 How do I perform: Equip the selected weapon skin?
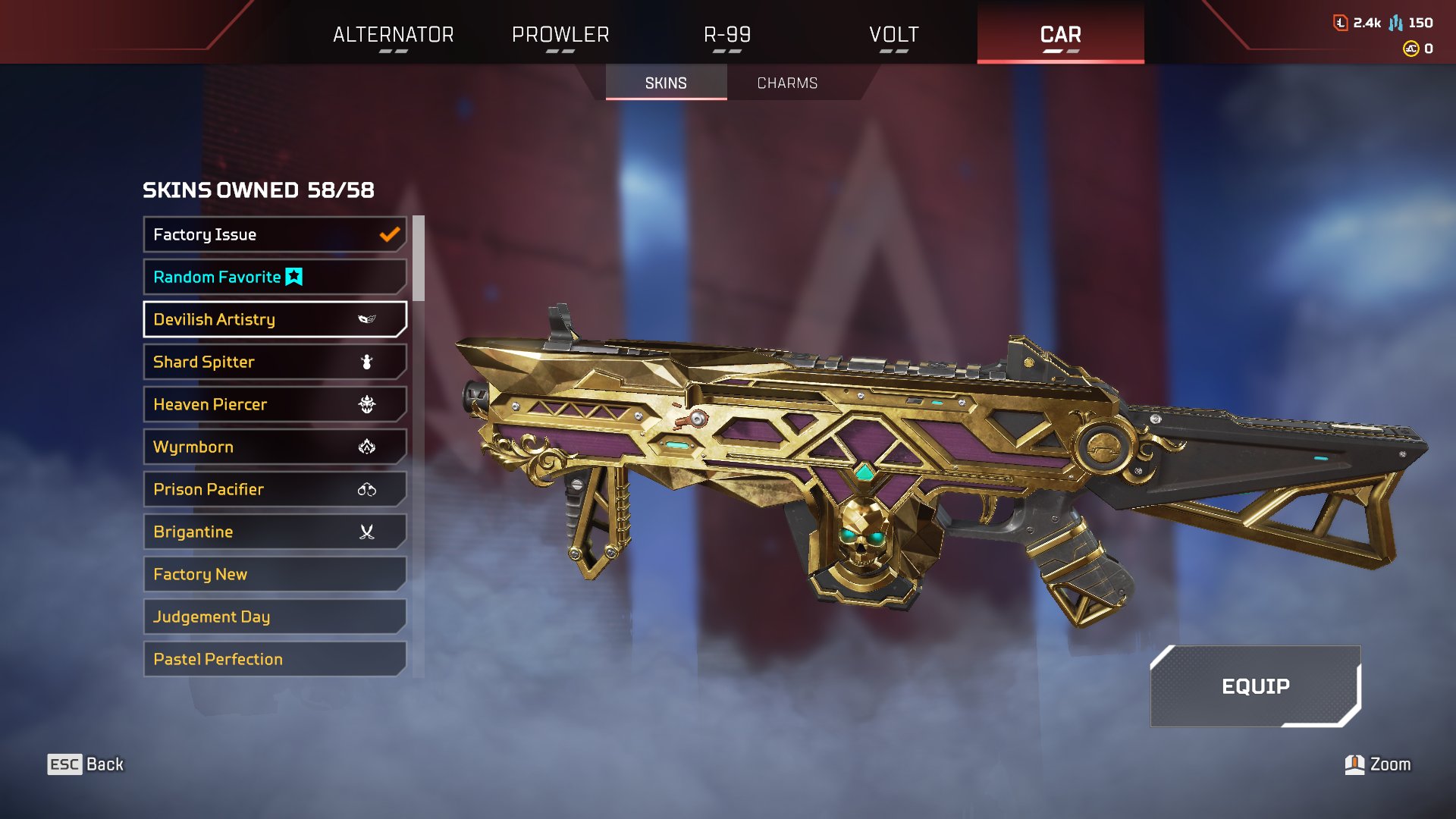point(1255,686)
